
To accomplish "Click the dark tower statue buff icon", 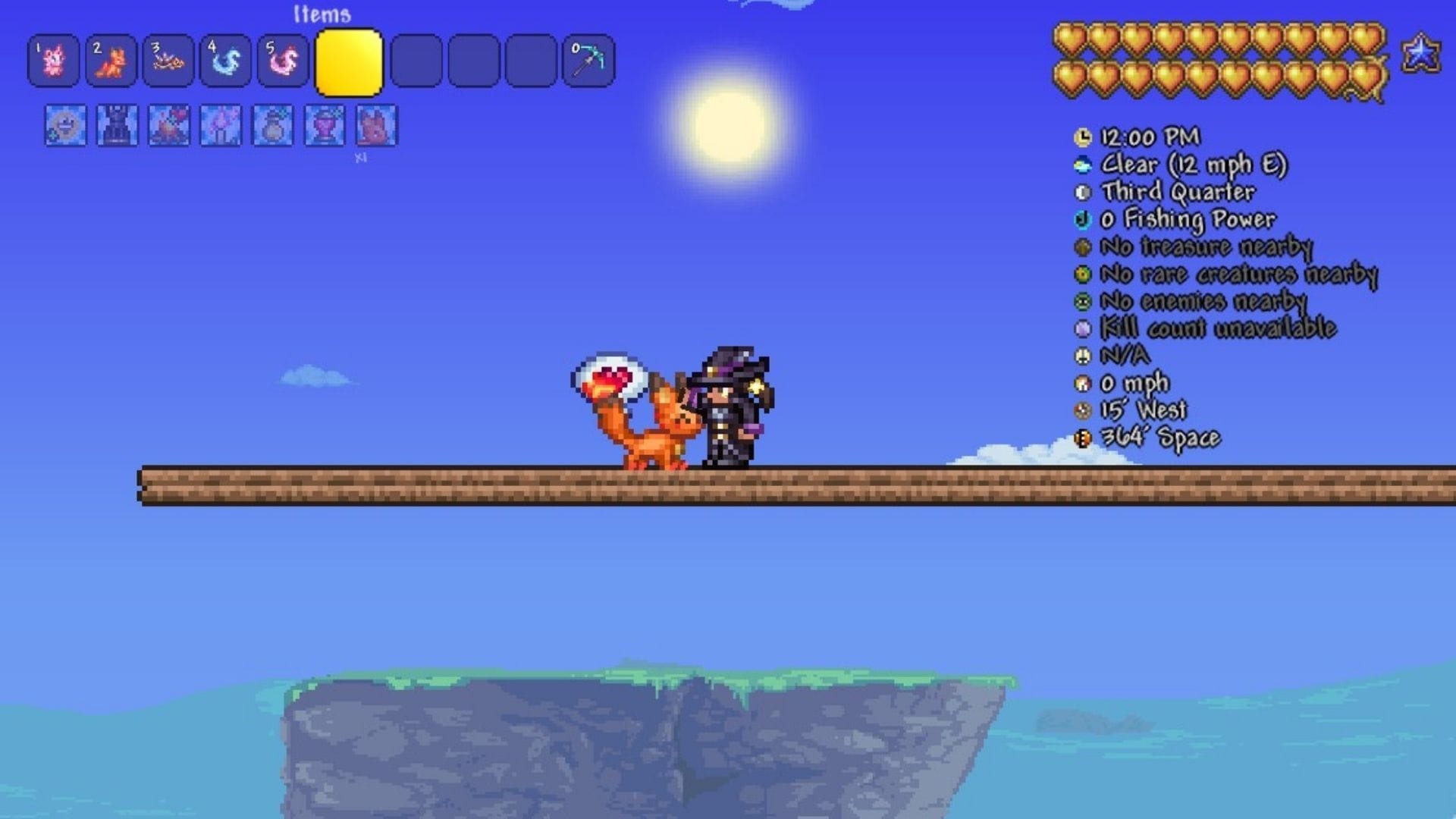I will (x=118, y=125).
